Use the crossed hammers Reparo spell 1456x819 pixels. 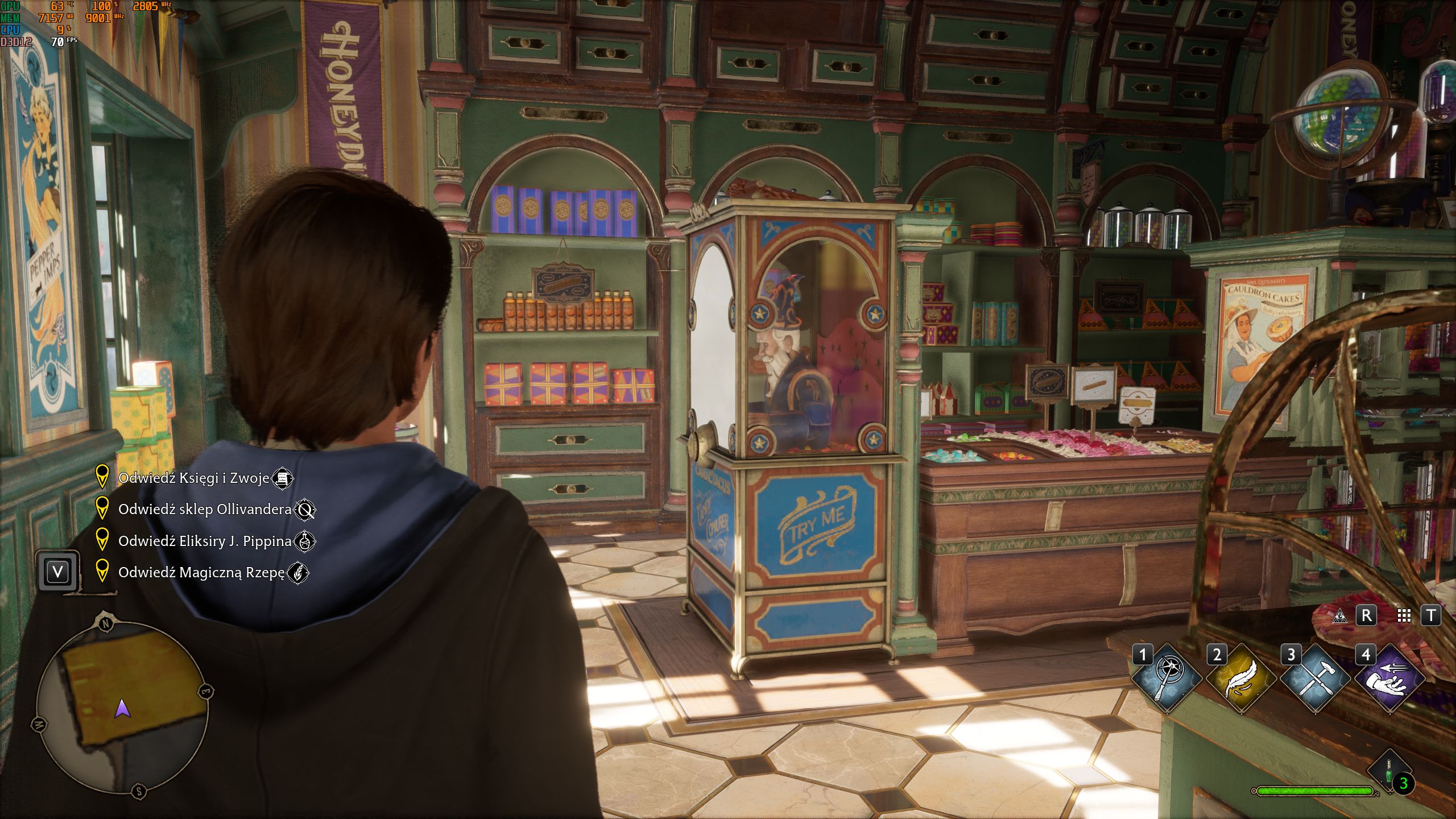pos(1315,678)
